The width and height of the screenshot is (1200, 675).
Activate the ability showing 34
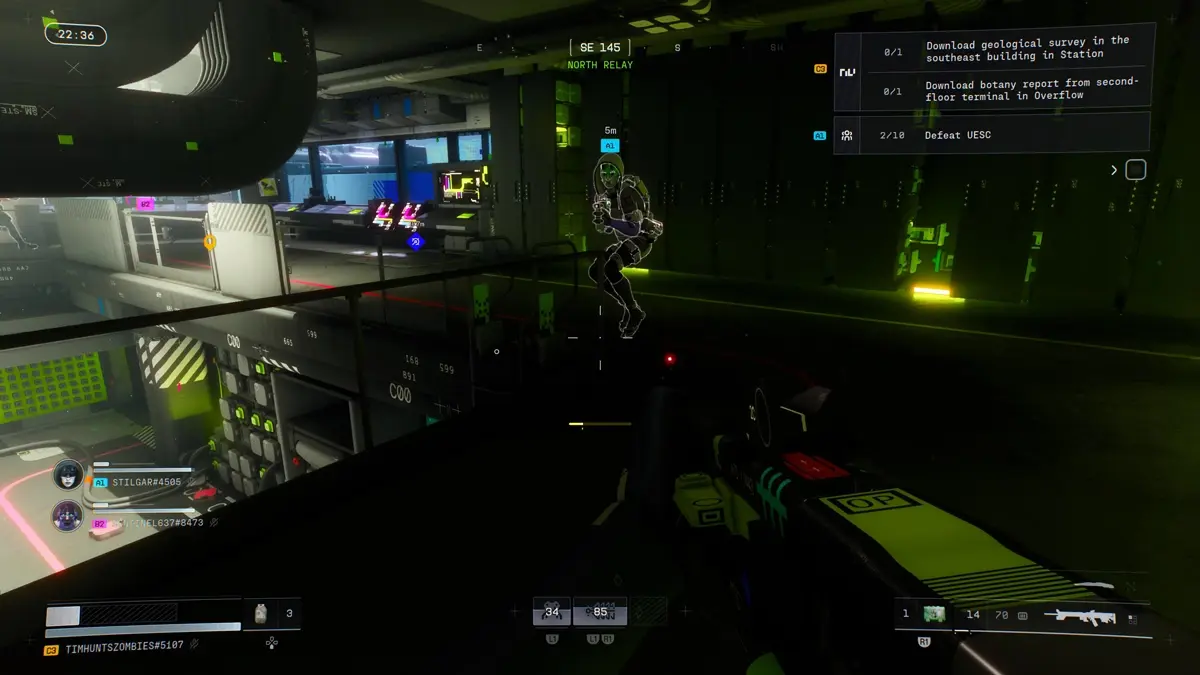[551, 612]
